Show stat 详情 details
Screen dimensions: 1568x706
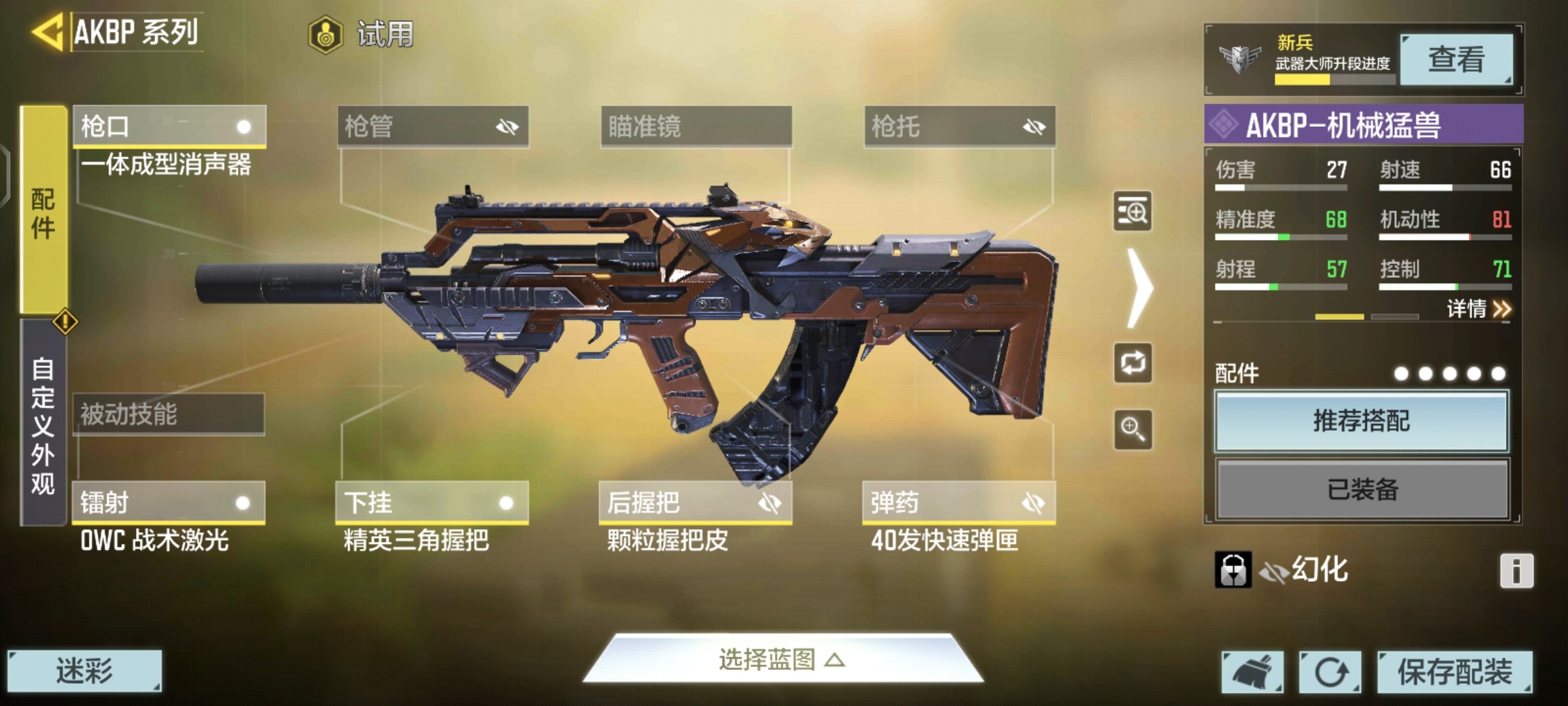click(1478, 309)
